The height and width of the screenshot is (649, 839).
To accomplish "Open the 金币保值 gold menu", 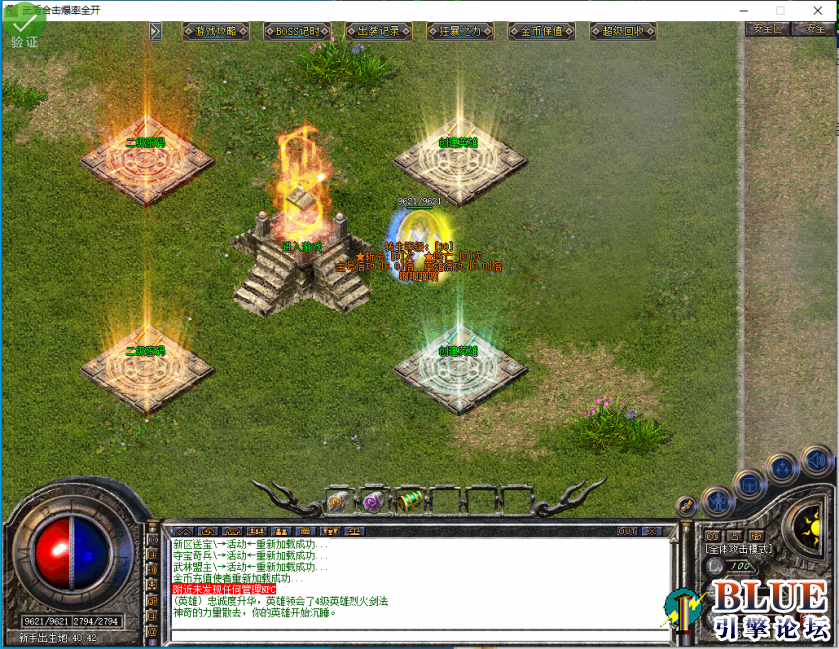I will (x=541, y=31).
